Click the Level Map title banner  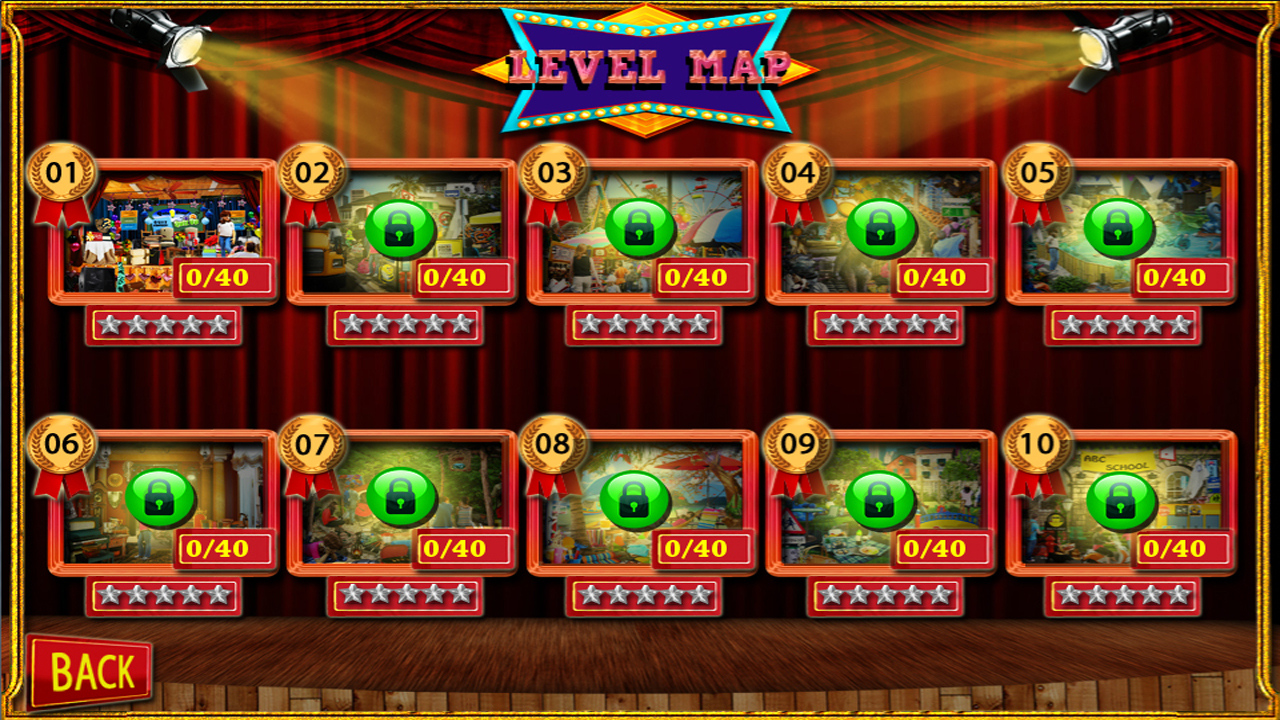[646, 65]
